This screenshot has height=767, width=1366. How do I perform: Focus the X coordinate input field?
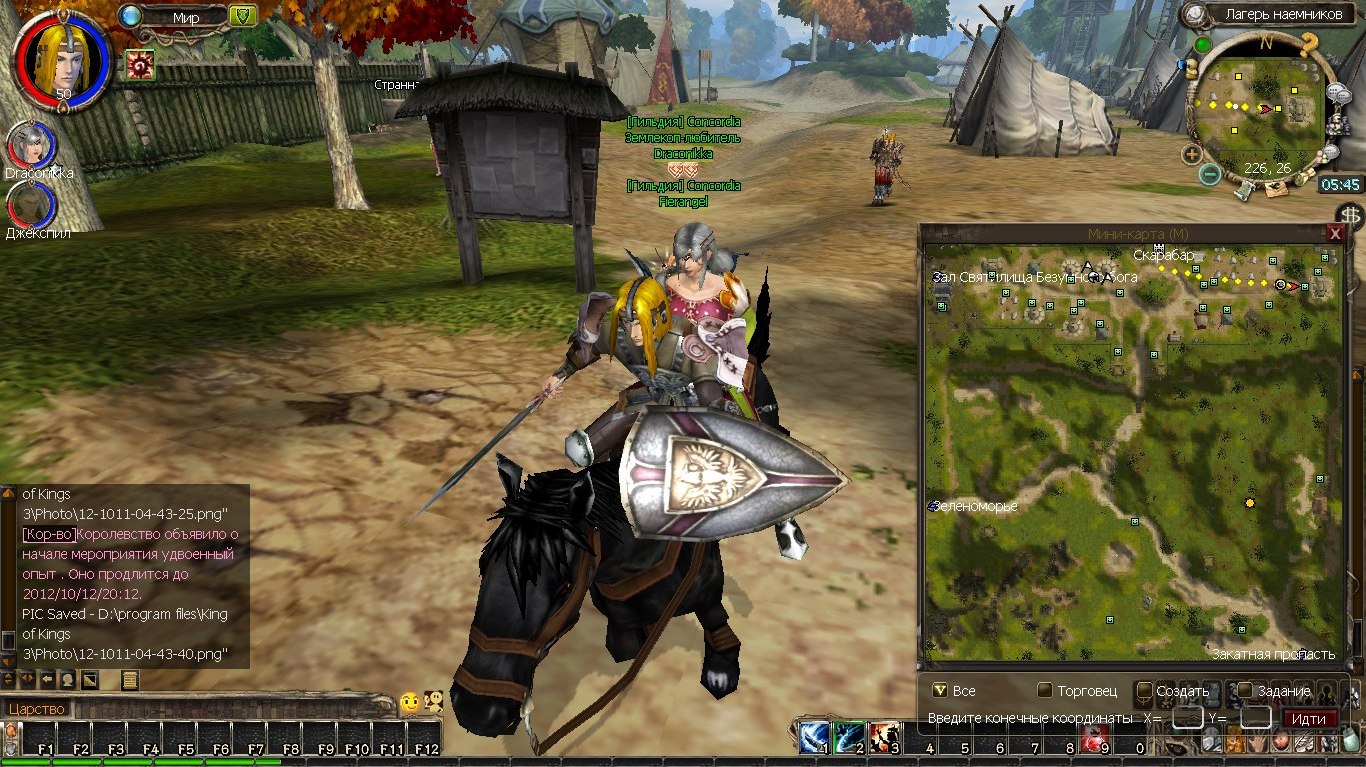click(1187, 718)
